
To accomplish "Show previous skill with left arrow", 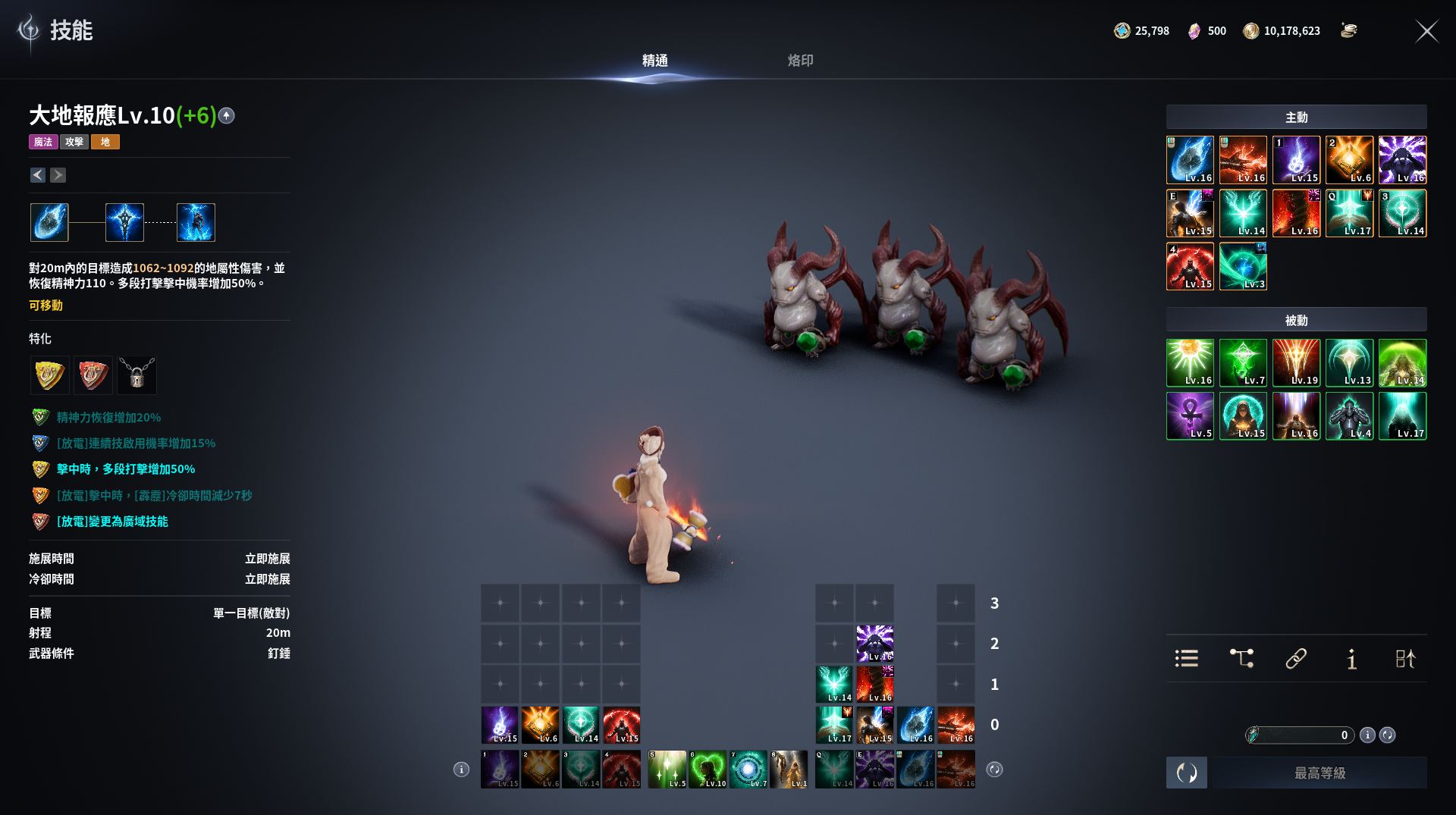I will pyautogui.click(x=38, y=175).
